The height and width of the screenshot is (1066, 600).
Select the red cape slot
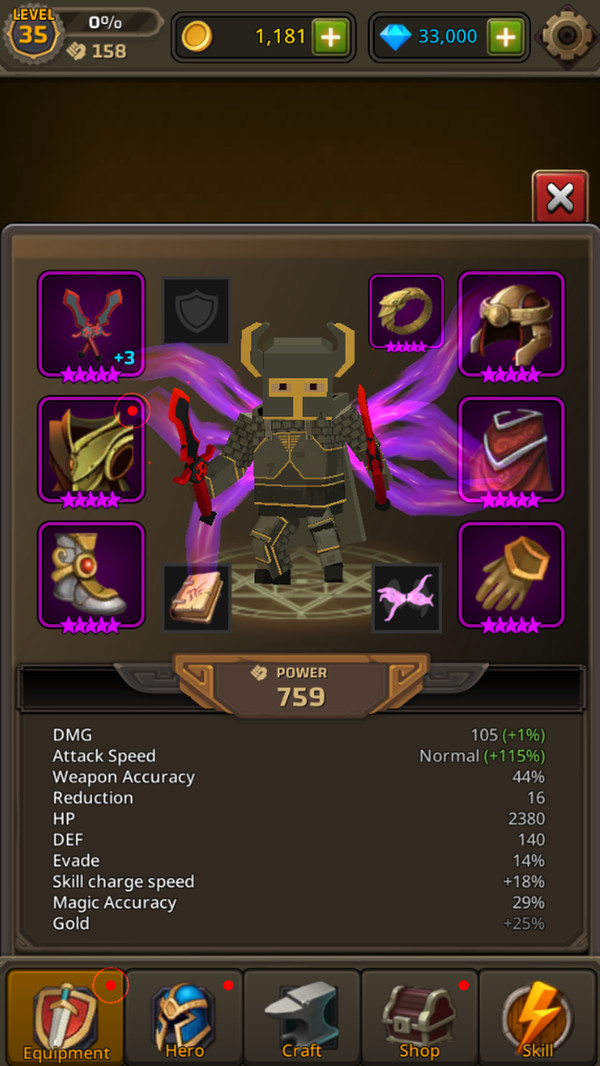click(511, 449)
